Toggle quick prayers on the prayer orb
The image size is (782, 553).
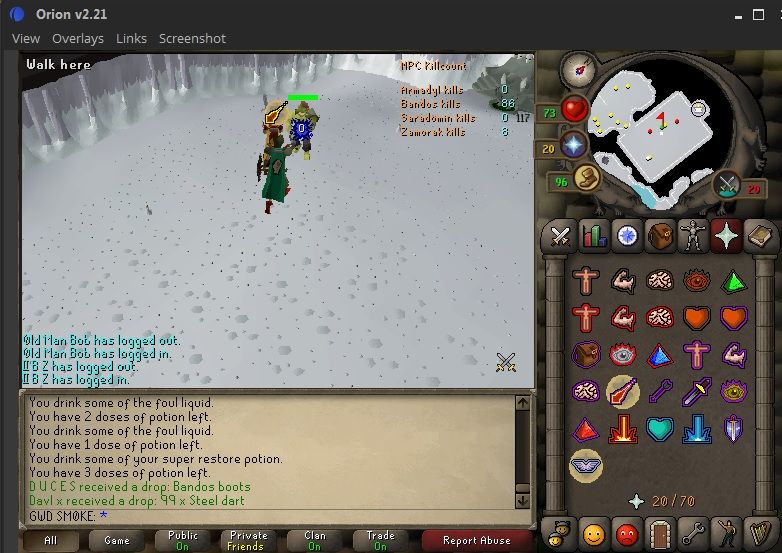coord(575,147)
